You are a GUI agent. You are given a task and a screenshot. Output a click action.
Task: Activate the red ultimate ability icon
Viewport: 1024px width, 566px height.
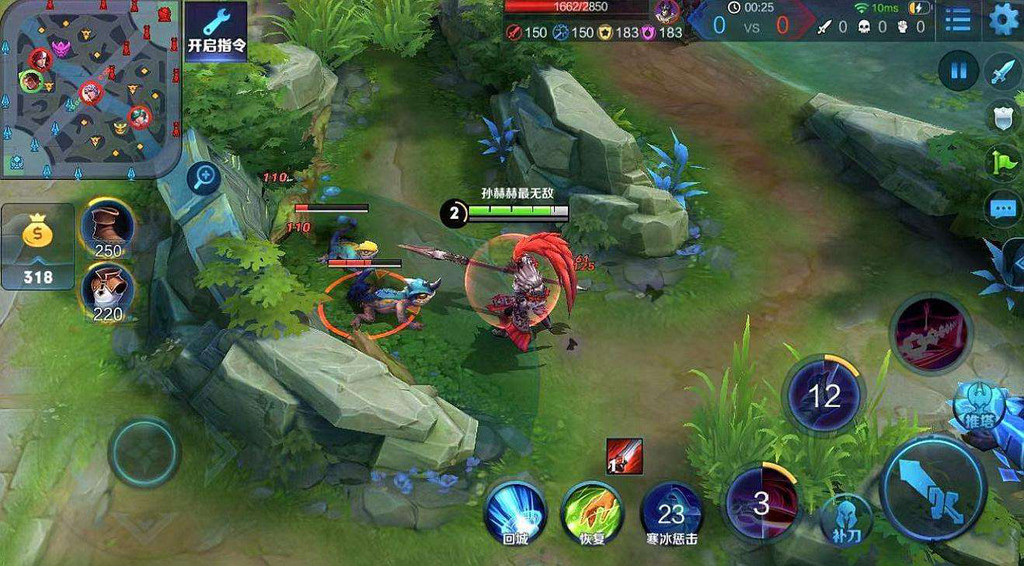pos(931,335)
